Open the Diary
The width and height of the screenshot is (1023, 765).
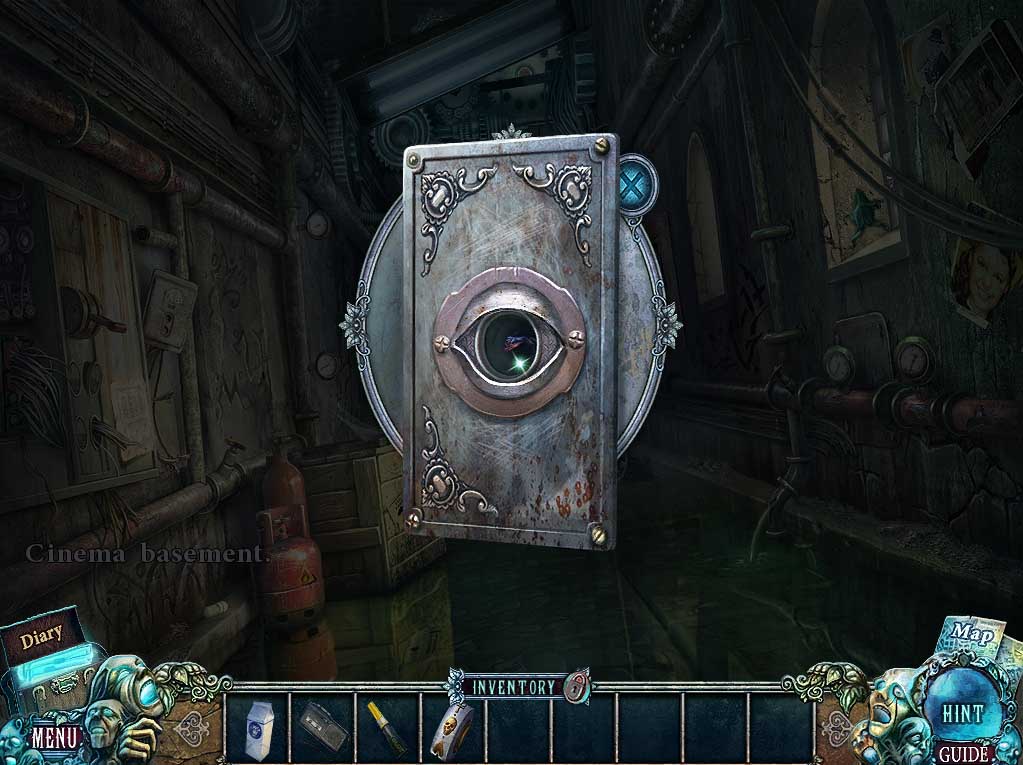[x=40, y=634]
